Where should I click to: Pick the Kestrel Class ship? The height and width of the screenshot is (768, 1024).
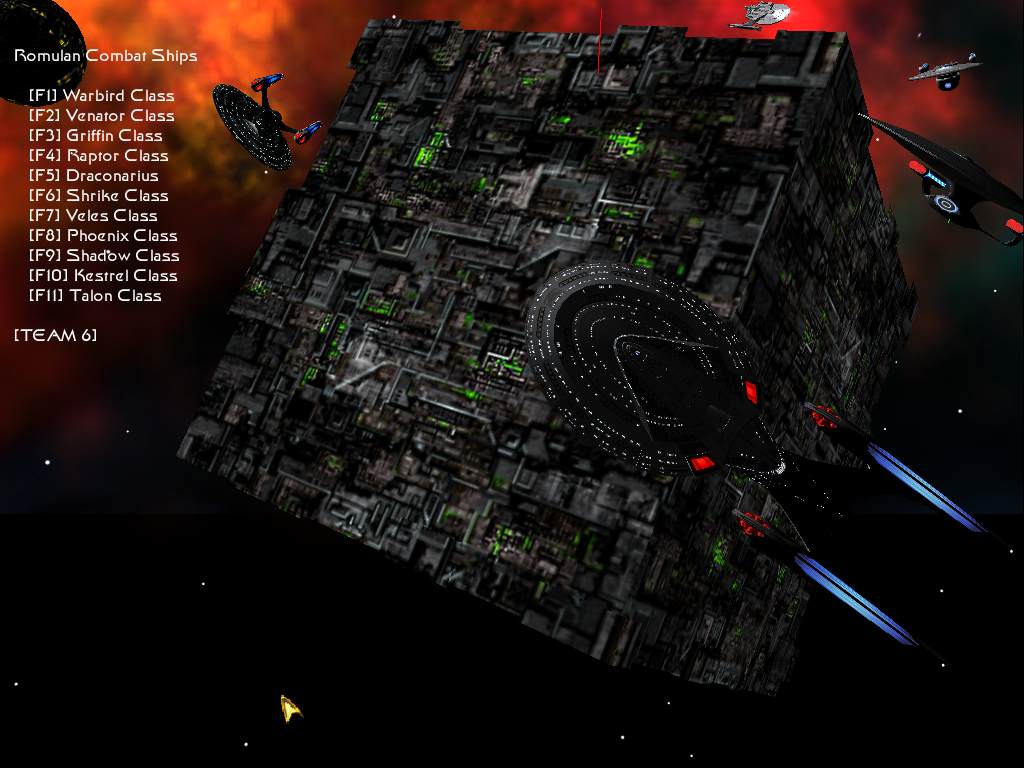(103, 276)
